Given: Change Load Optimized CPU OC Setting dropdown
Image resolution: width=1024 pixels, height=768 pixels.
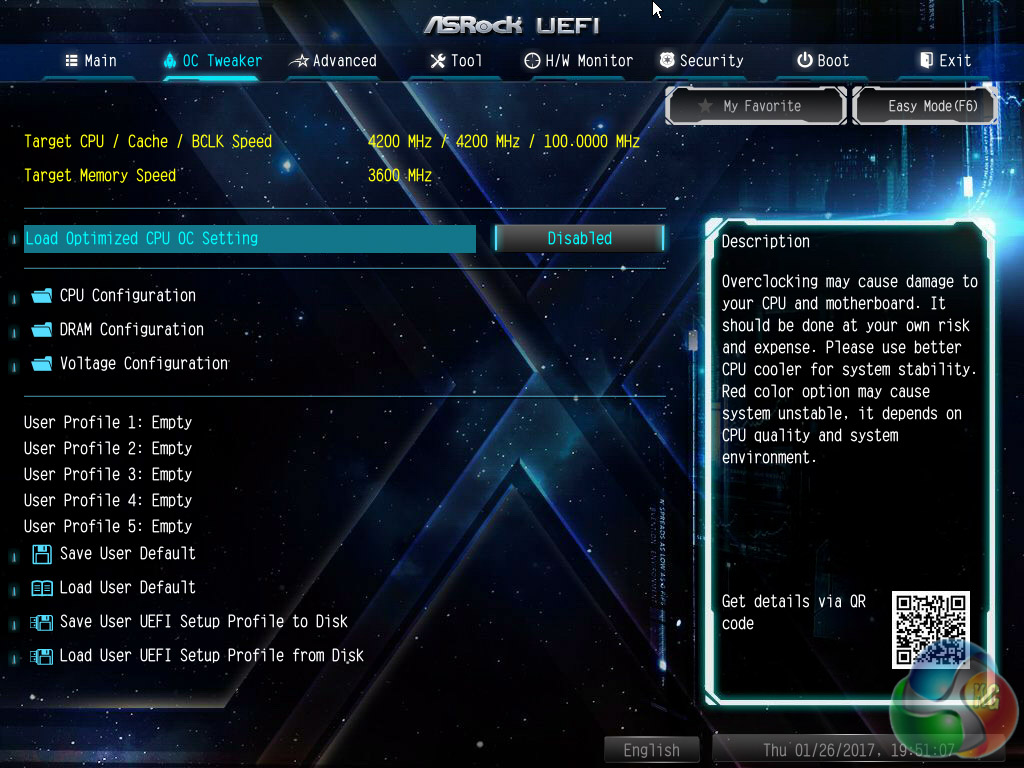Looking at the screenshot, I should 579,239.
